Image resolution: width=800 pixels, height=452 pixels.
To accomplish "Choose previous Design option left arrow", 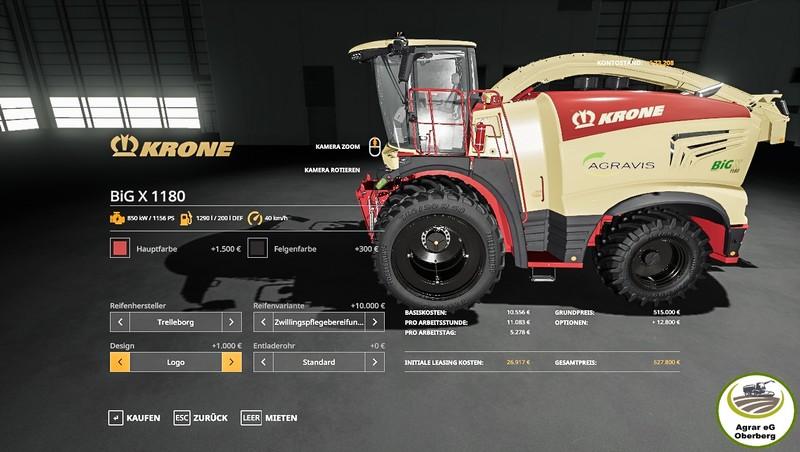I will click(120, 362).
